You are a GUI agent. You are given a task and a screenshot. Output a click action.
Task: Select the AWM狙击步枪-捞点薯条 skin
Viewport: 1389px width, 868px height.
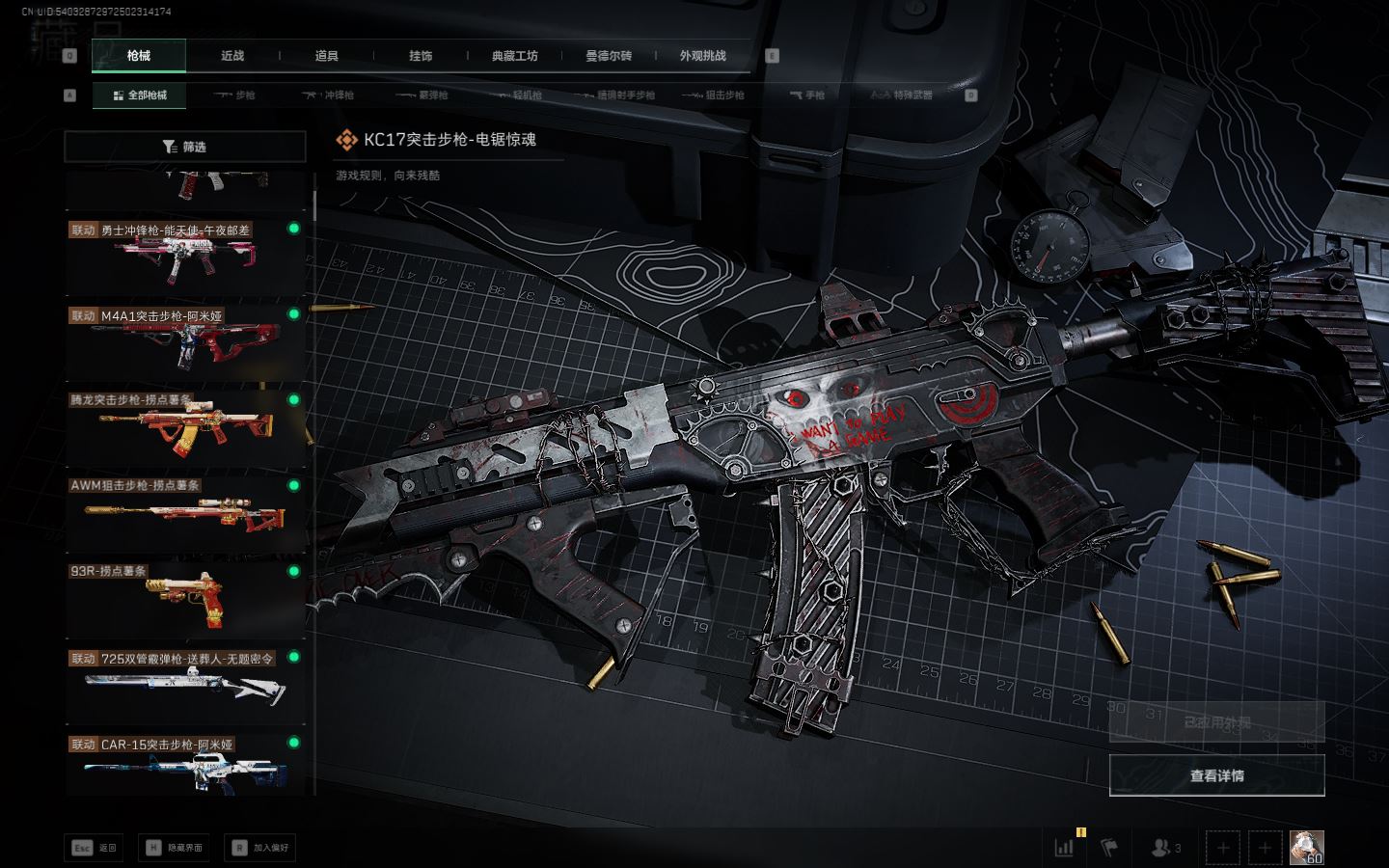[x=185, y=513]
